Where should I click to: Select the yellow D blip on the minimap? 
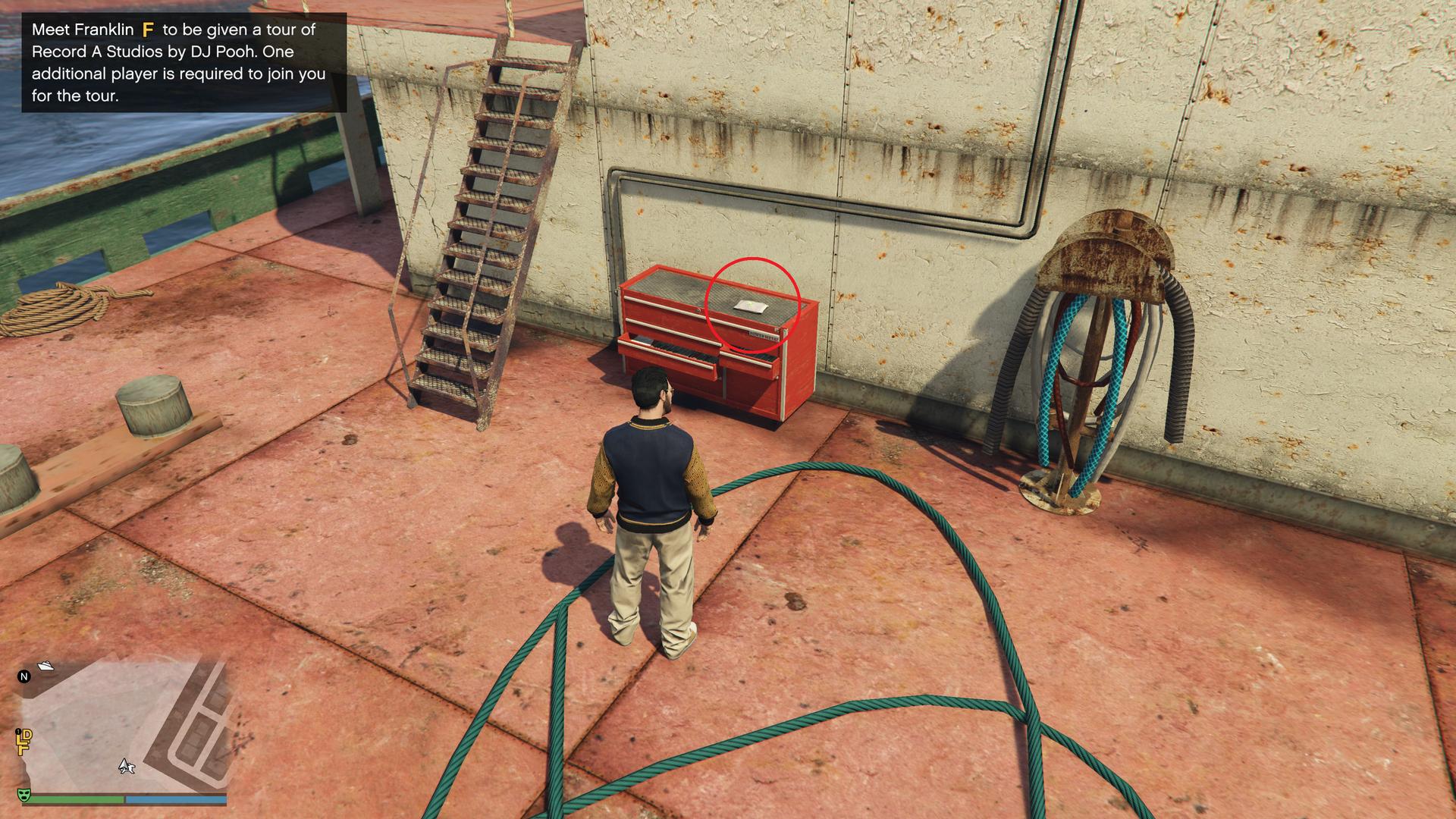click(26, 738)
